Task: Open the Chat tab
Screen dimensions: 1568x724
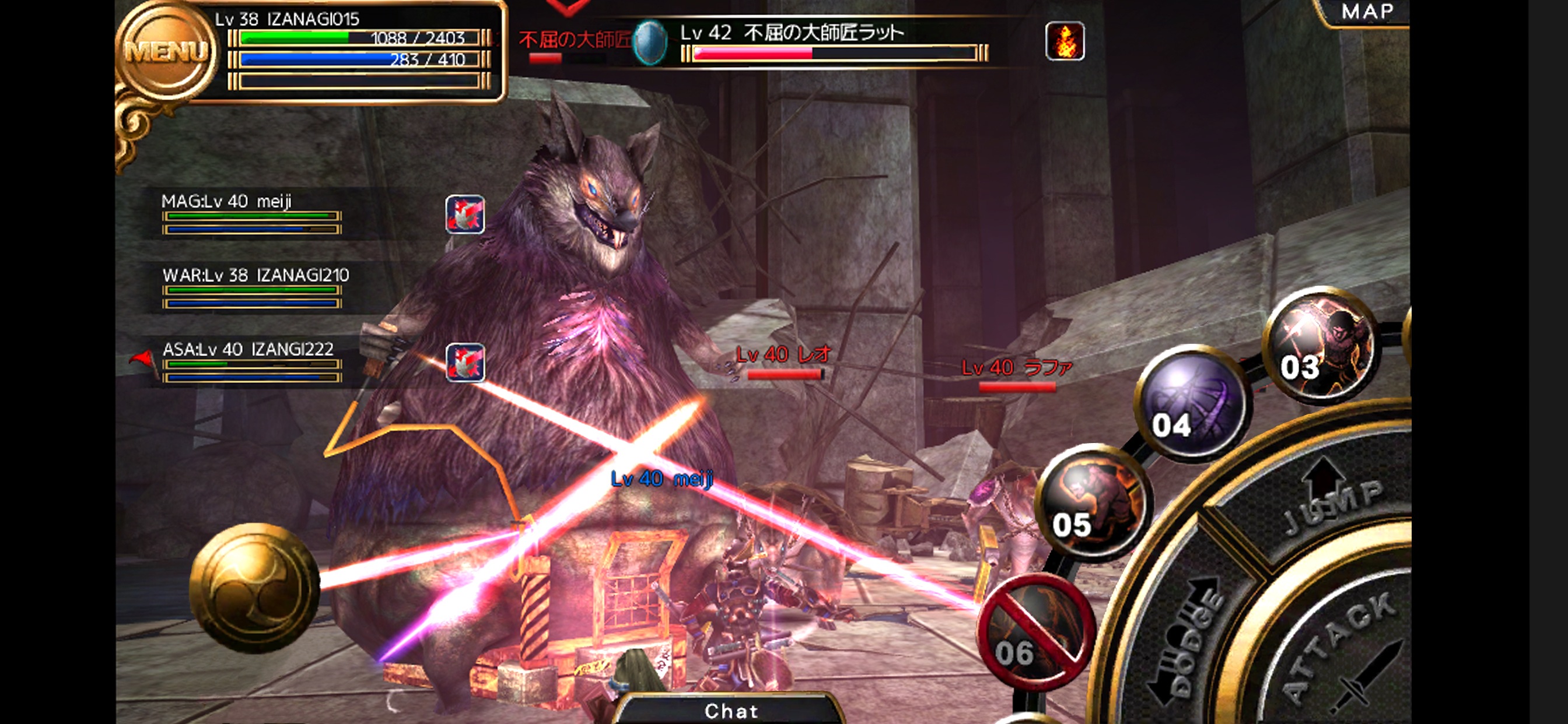Action: click(x=731, y=710)
